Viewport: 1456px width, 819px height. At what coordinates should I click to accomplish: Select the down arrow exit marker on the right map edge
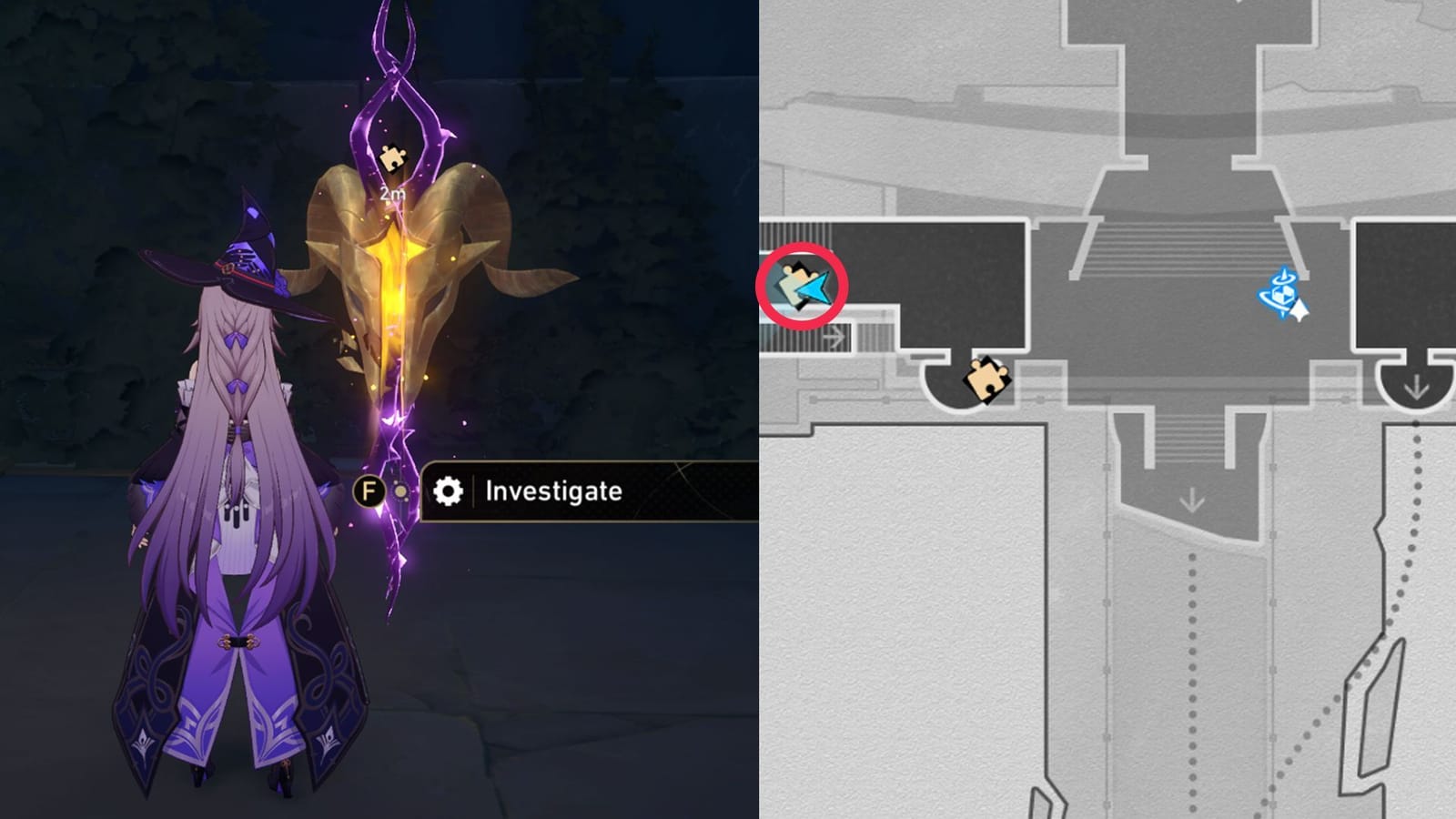point(1416,386)
